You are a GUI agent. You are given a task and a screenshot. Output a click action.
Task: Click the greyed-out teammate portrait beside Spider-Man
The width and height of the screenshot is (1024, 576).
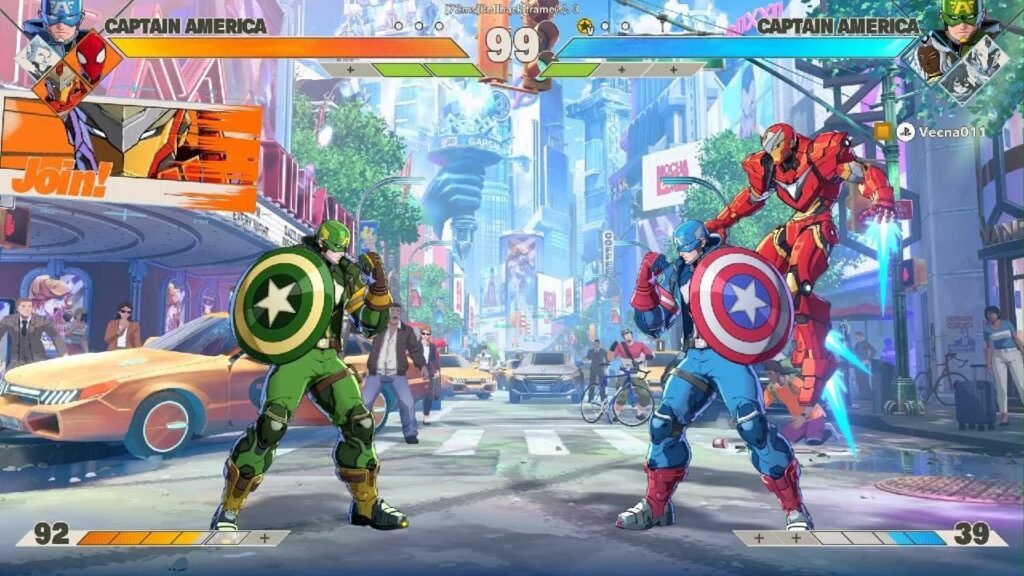pos(36,58)
